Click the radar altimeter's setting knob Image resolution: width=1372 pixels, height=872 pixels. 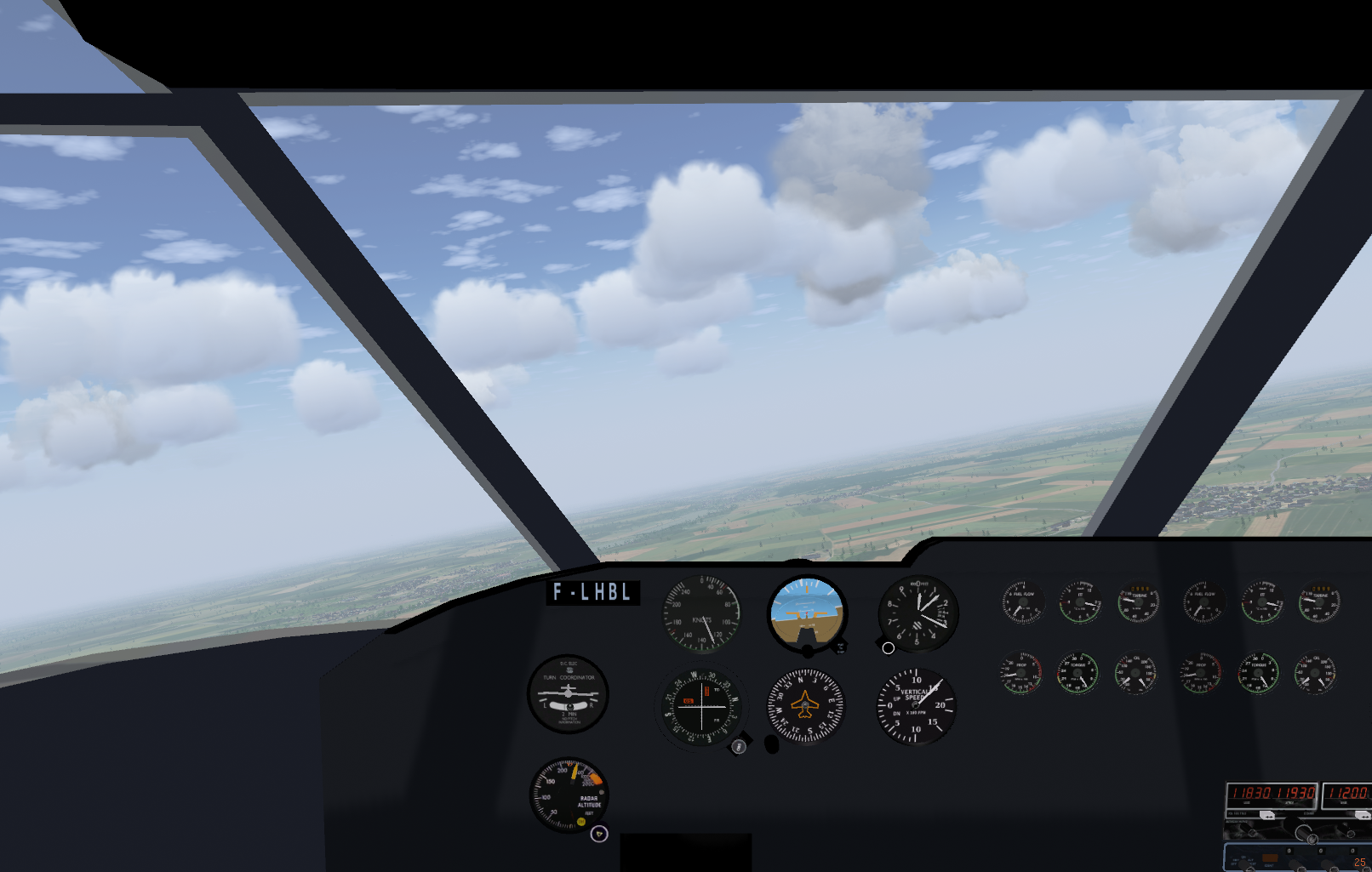pyautogui.click(x=599, y=834)
